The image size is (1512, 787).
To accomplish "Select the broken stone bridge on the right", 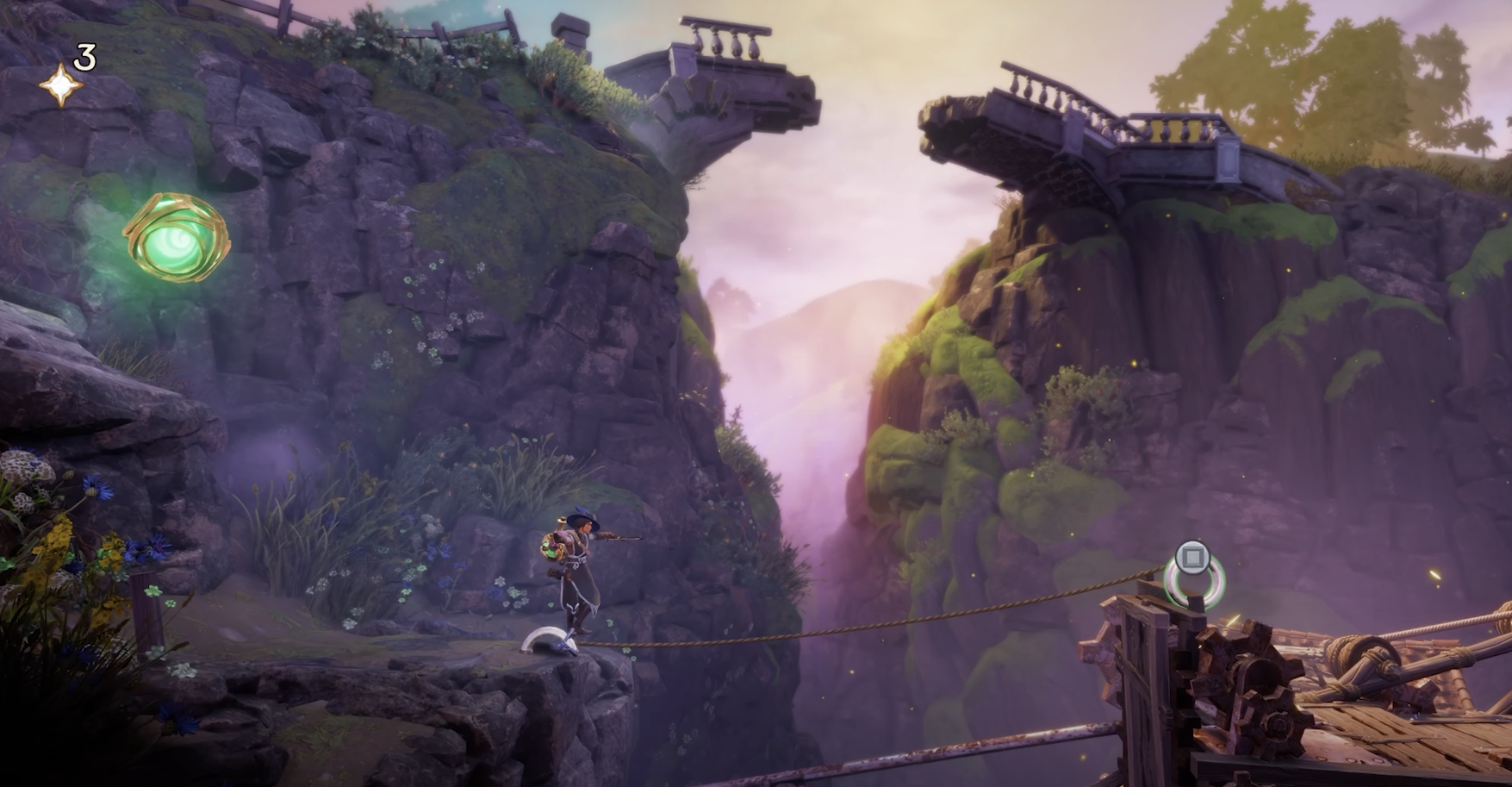I will pyautogui.click(x=1103, y=129).
